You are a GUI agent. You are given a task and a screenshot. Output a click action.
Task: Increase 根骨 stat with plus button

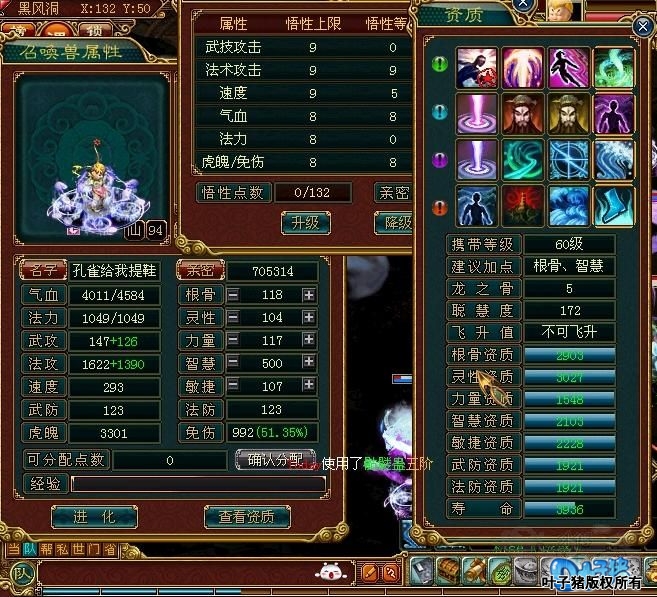309,295
